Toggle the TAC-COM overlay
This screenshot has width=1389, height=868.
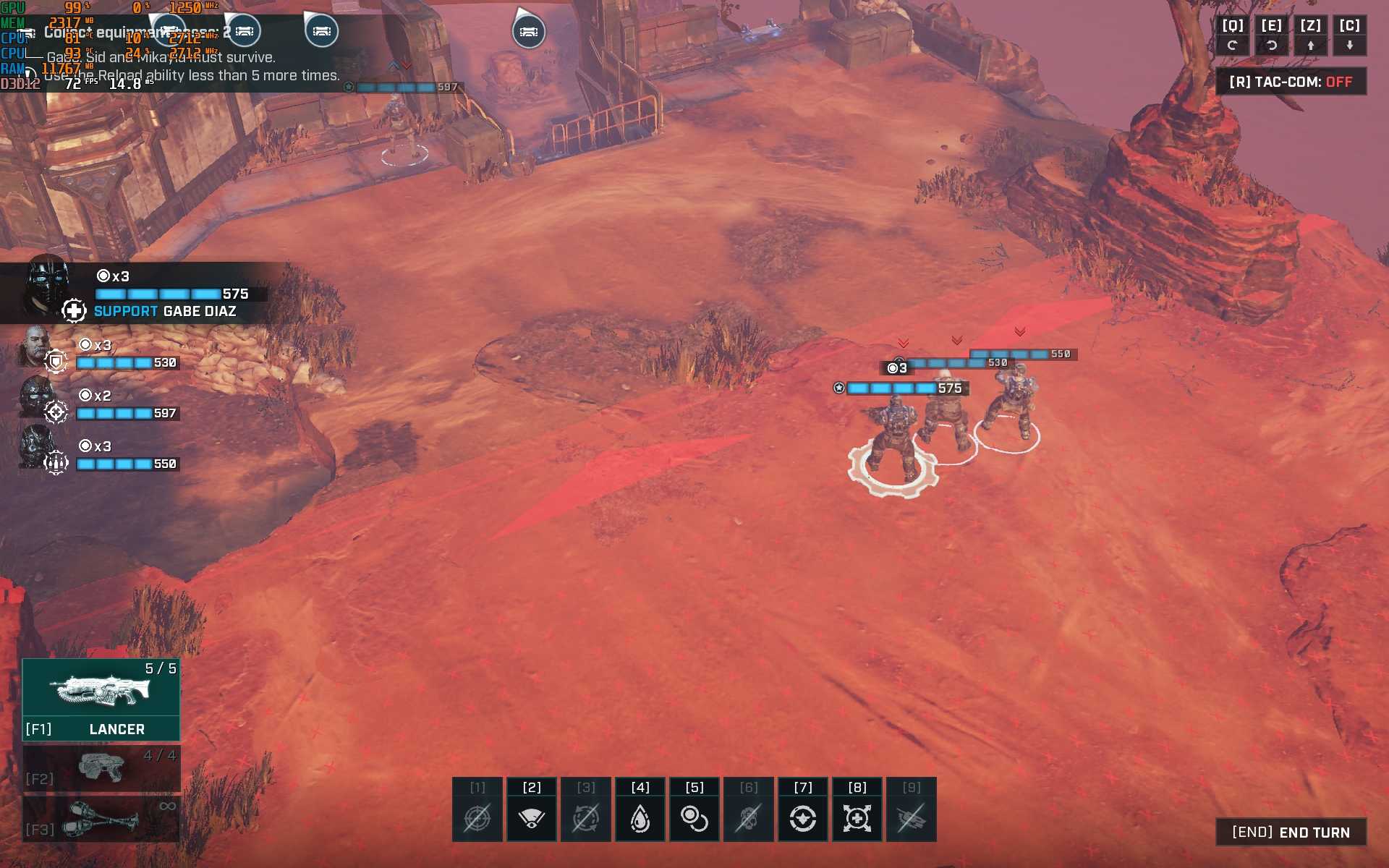(x=1291, y=82)
